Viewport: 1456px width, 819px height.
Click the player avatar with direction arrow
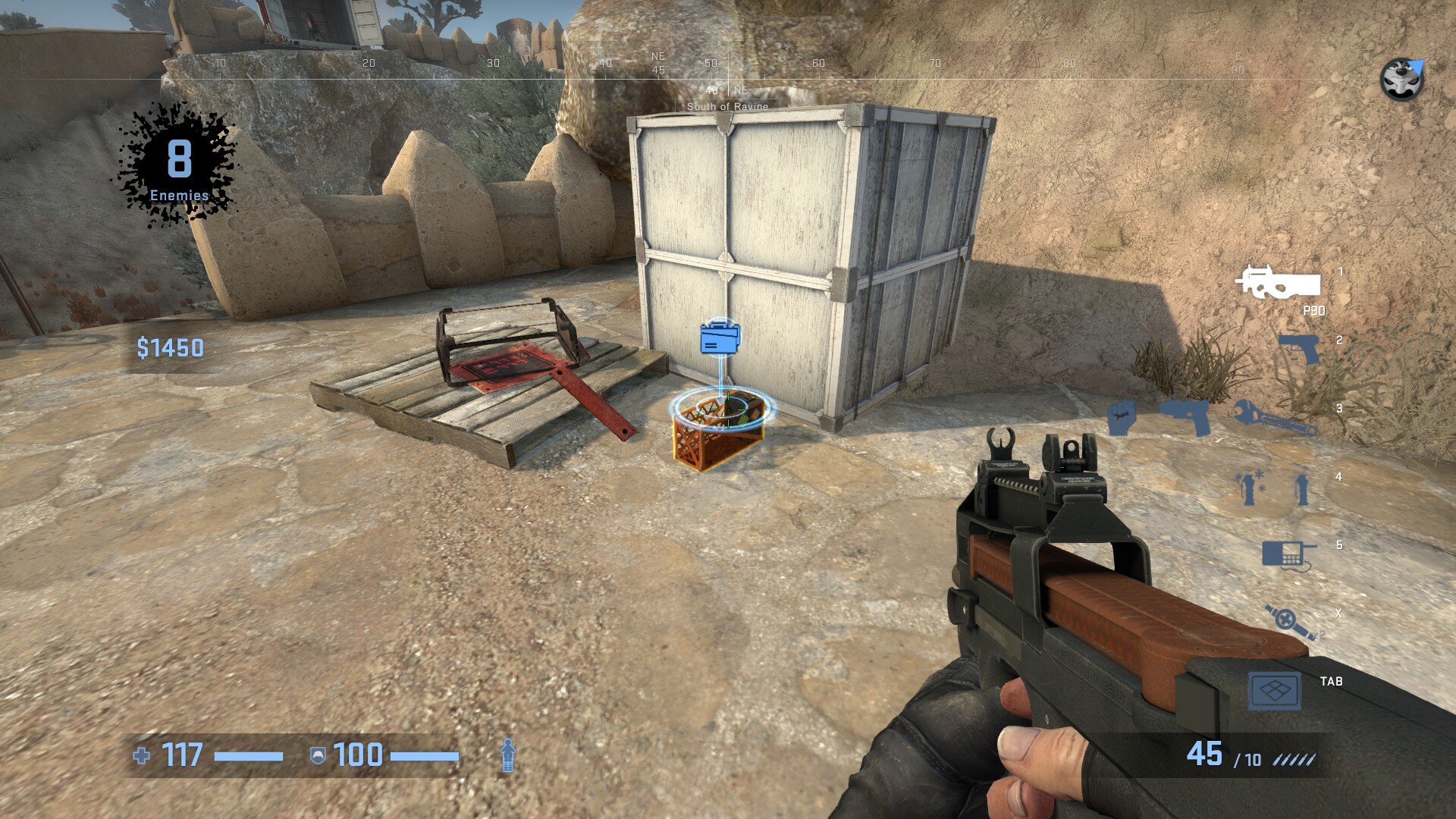coord(1401,80)
